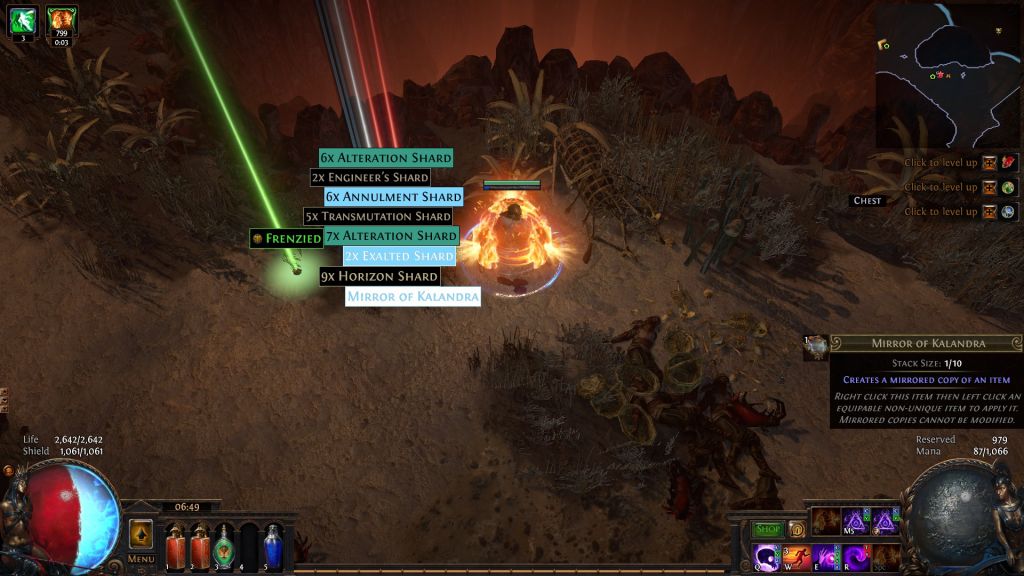The width and height of the screenshot is (1024, 576).
Task: Select the running man skill on W
Action: click(x=799, y=556)
